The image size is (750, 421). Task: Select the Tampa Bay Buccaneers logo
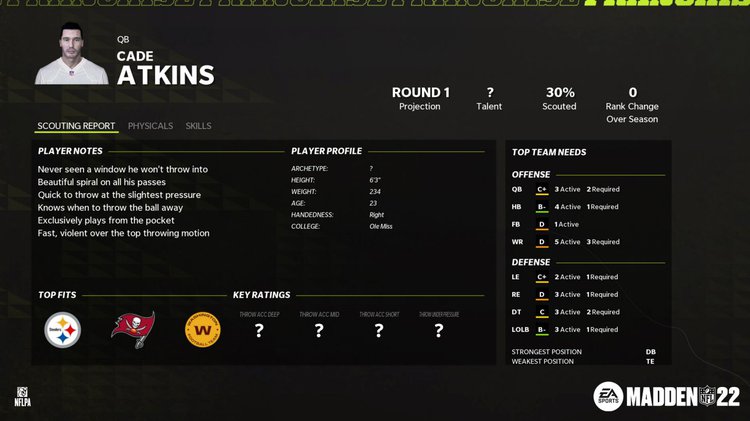(133, 330)
